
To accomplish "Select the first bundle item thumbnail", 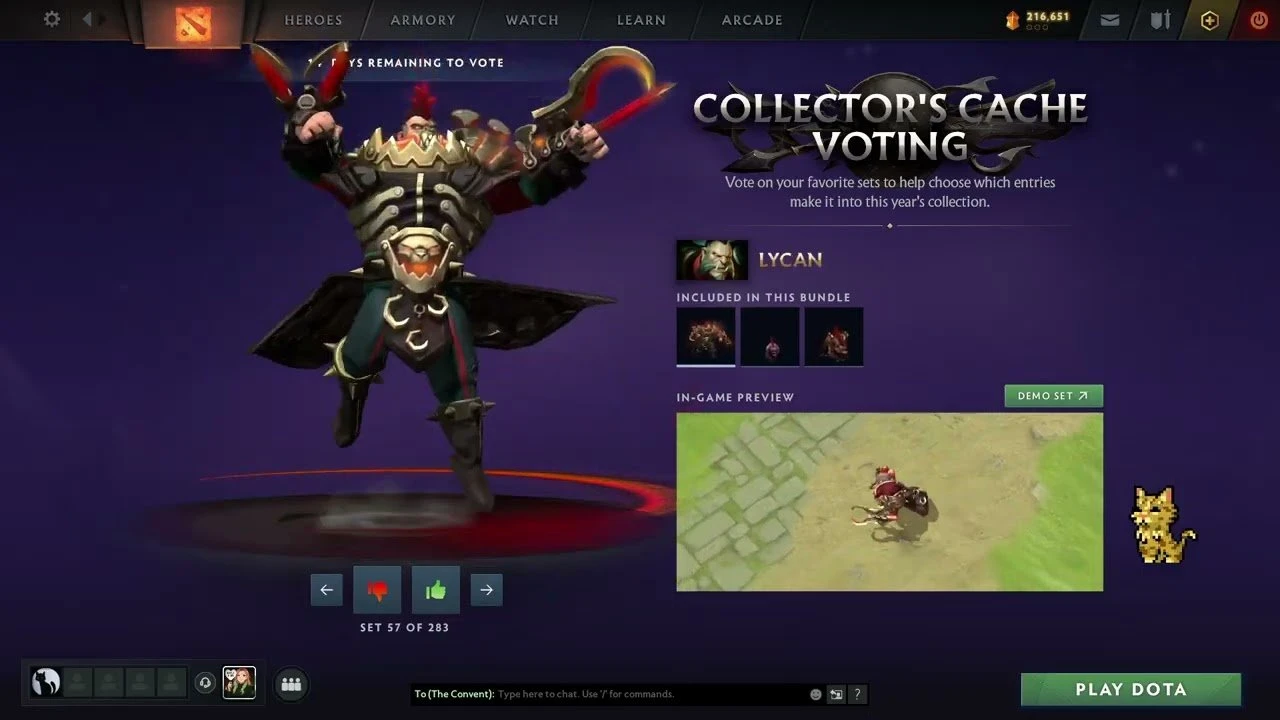I will pyautogui.click(x=705, y=336).
